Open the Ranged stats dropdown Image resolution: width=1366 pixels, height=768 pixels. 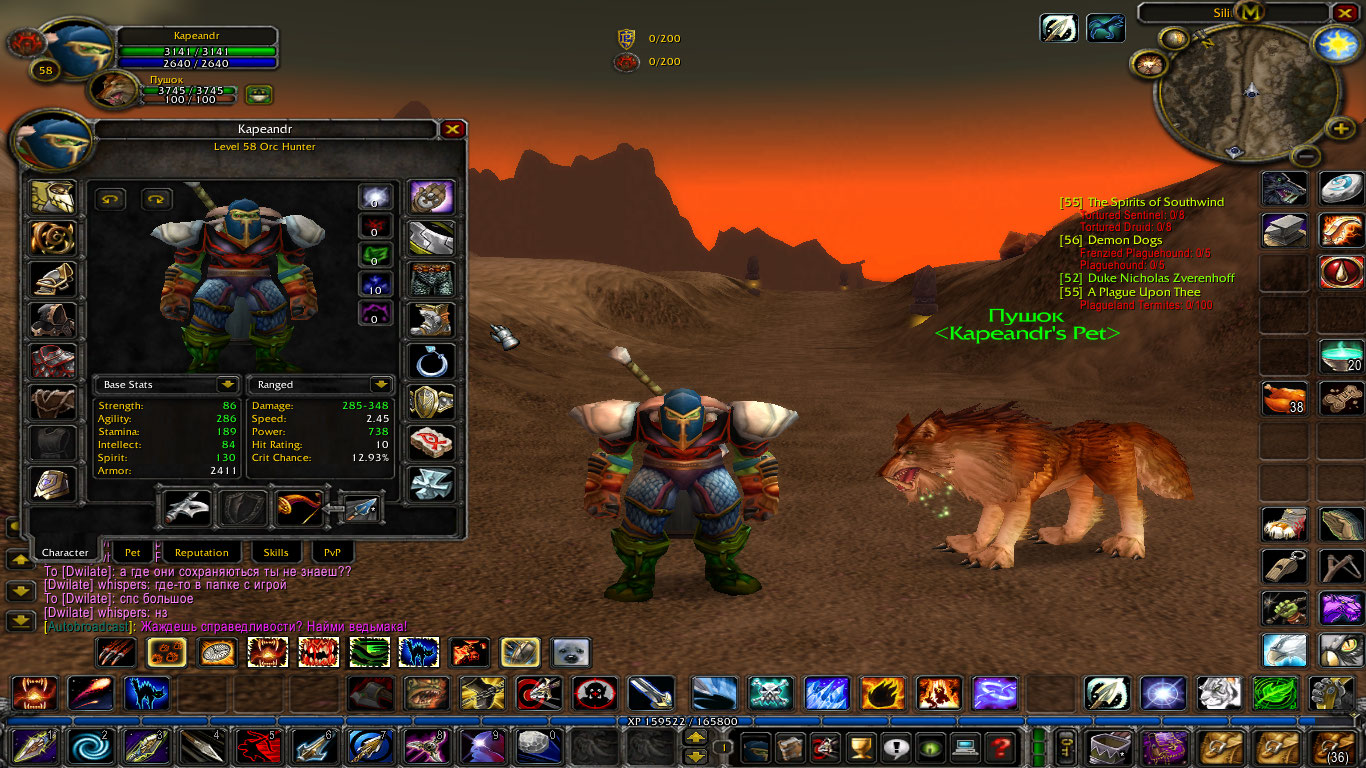pos(380,385)
